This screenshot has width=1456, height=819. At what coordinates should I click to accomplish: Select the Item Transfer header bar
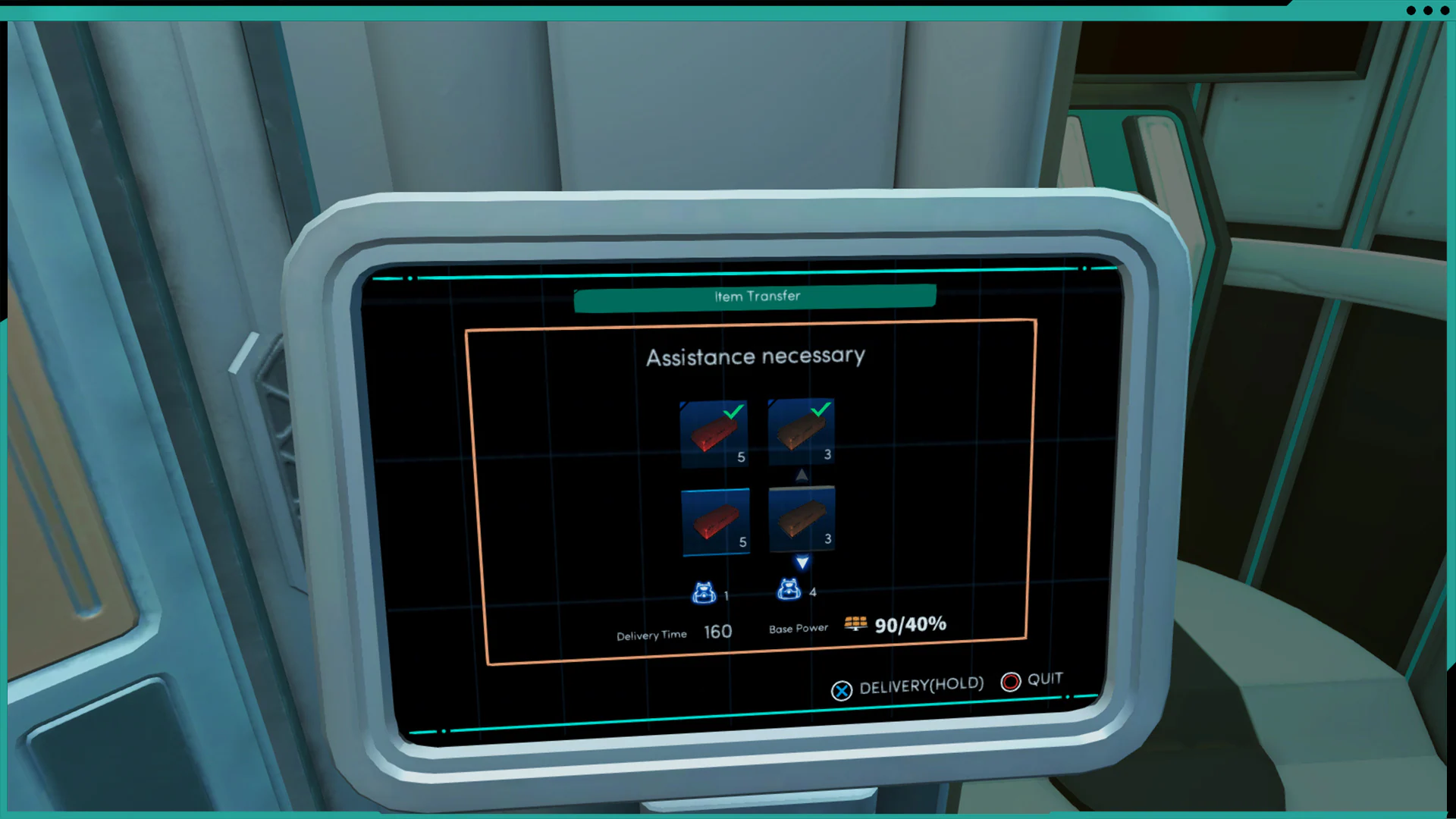(755, 297)
